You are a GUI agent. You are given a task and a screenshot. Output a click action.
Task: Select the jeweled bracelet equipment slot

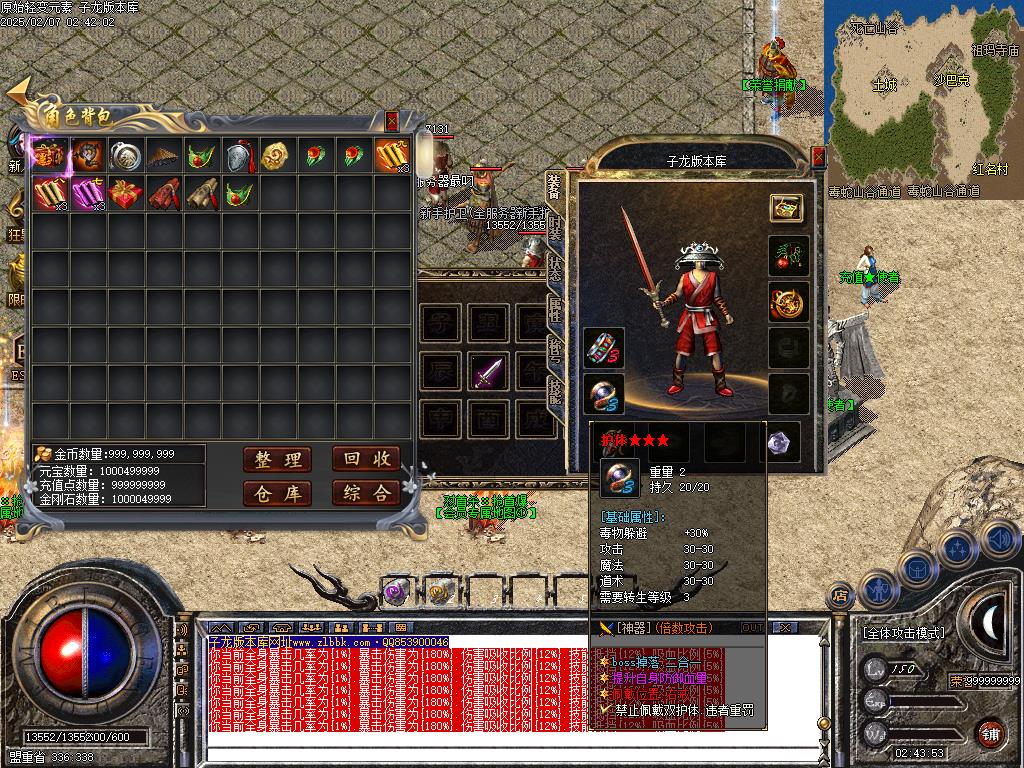click(604, 347)
